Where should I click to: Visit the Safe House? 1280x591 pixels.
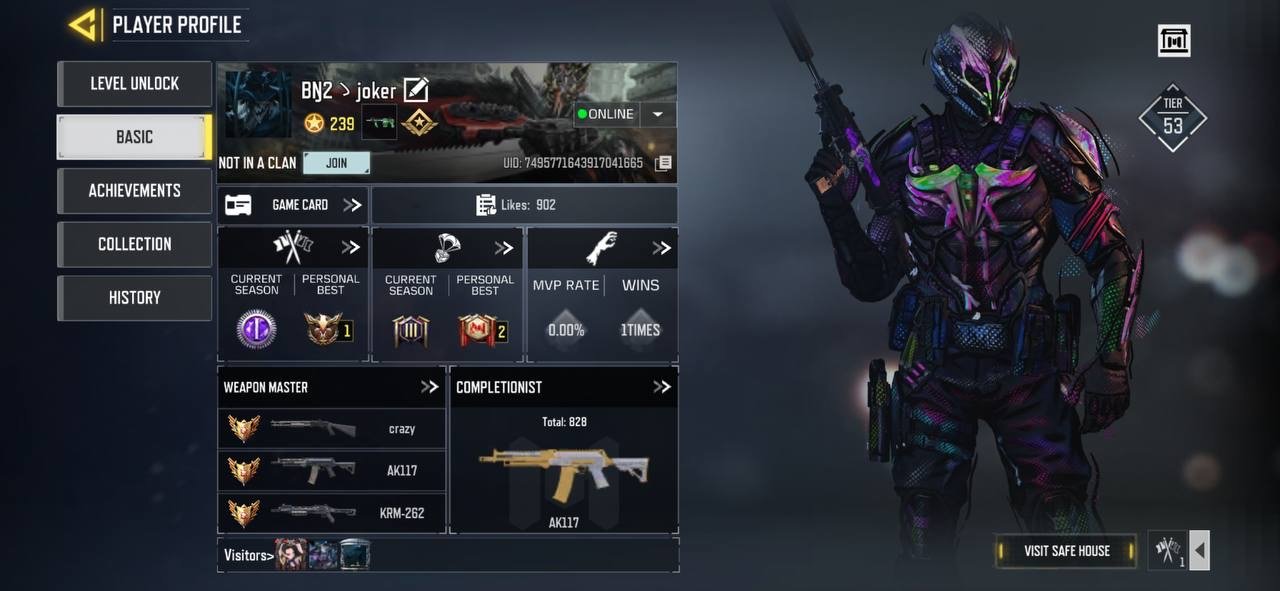tap(1066, 551)
